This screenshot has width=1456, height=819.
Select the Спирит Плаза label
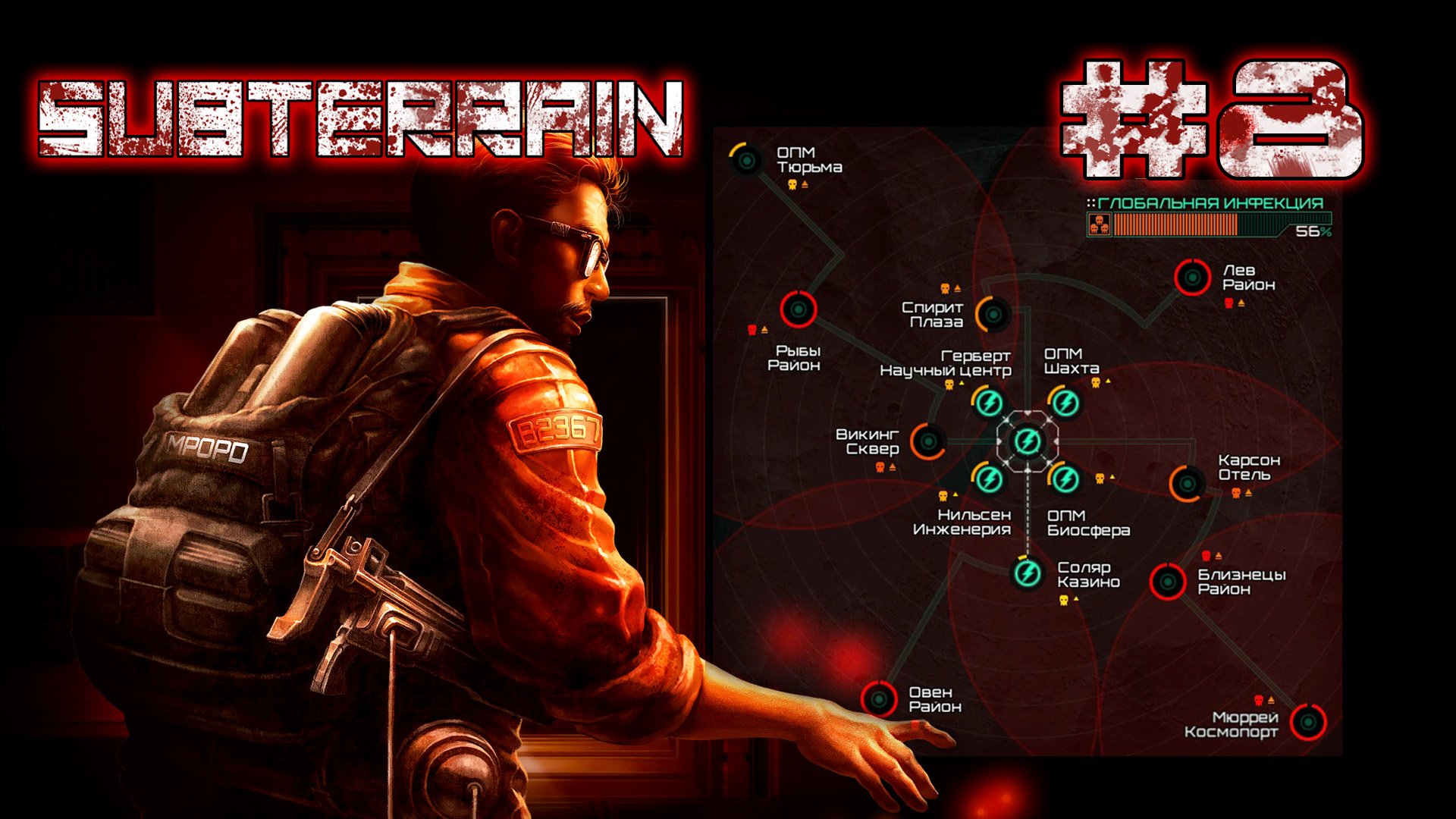[x=934, y=314]
